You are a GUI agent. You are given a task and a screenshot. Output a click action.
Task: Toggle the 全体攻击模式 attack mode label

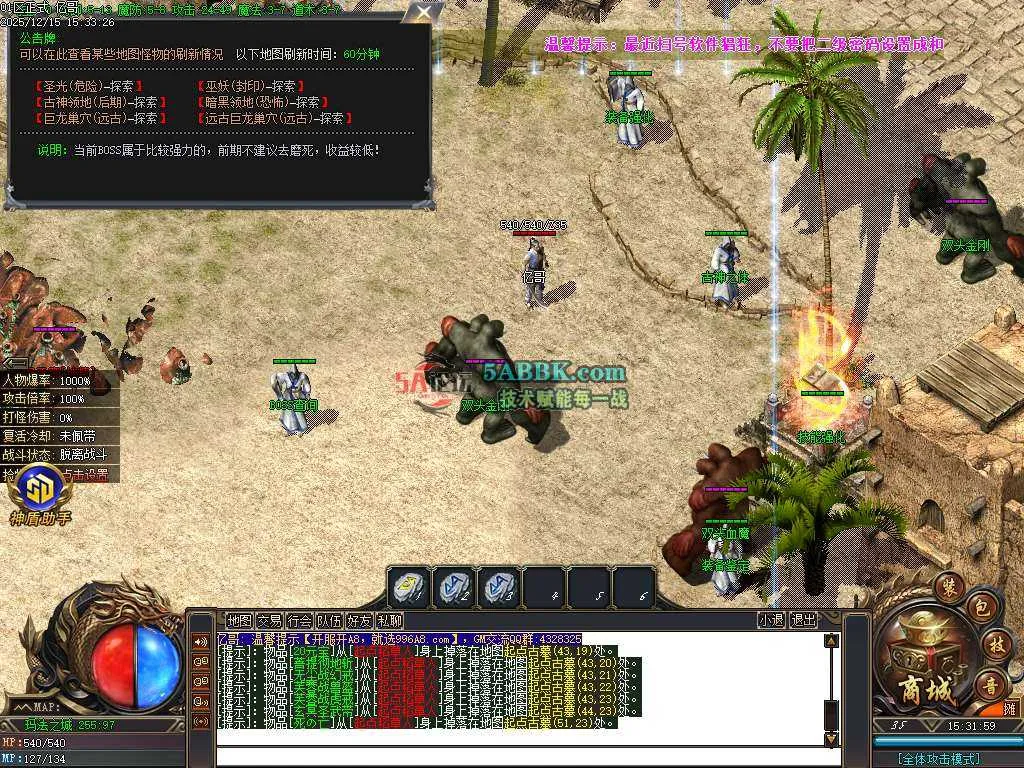pos(938,759)
